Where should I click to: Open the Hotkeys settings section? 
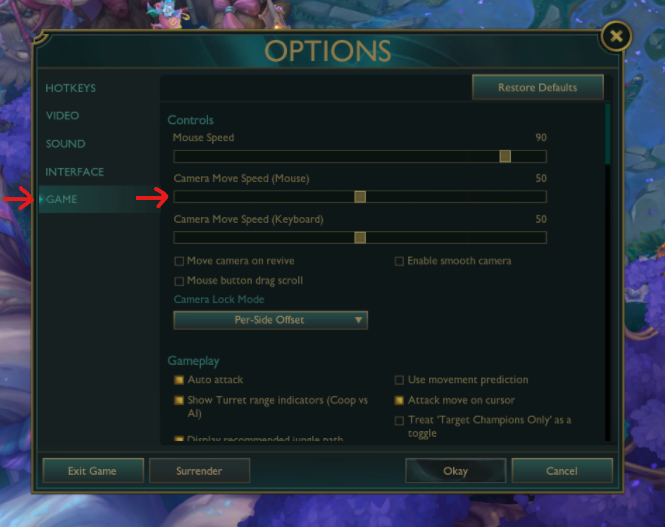pos(70,88)
